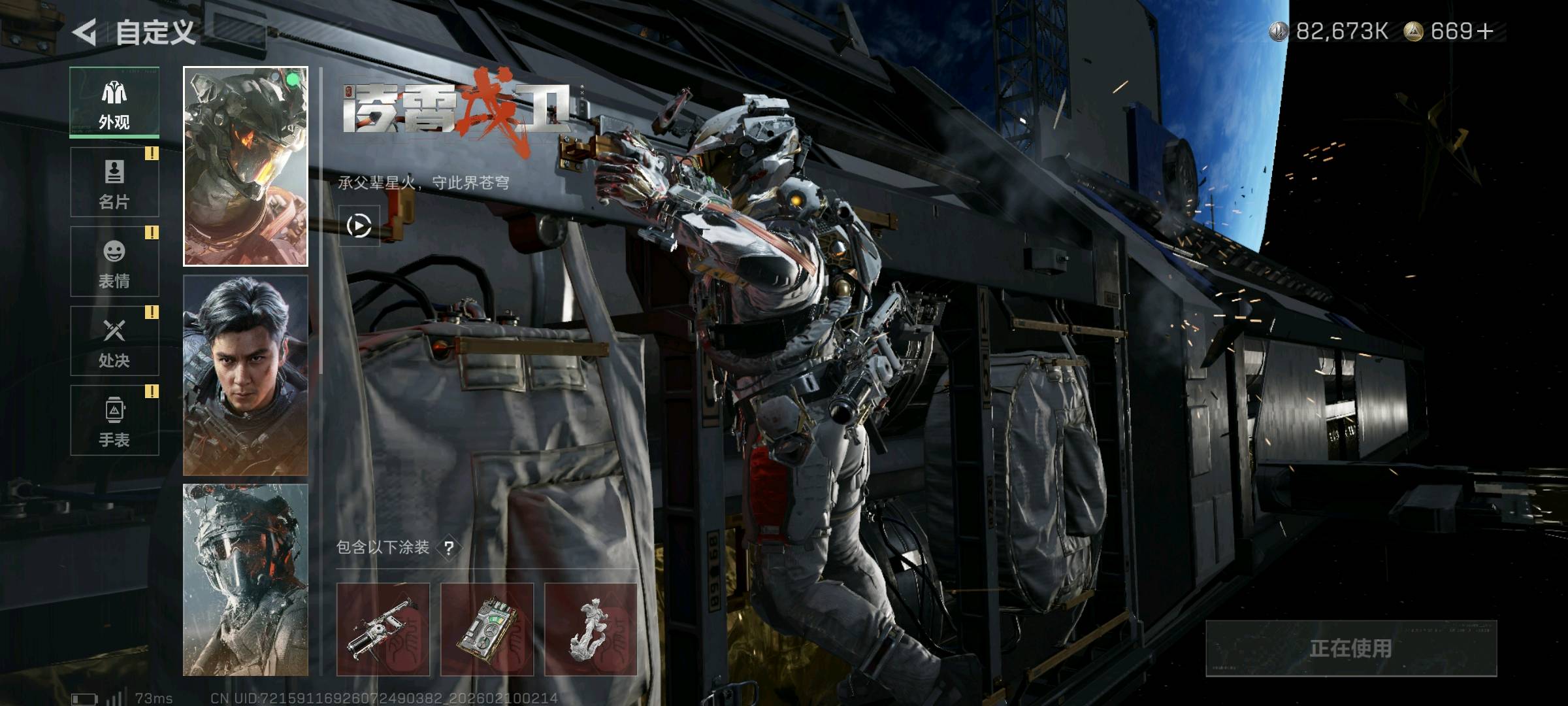Image resolution: width=1568 pixels, height=706 pixels.
Task: Add more gold currency via plus sign
Action: pos(1484,31)
